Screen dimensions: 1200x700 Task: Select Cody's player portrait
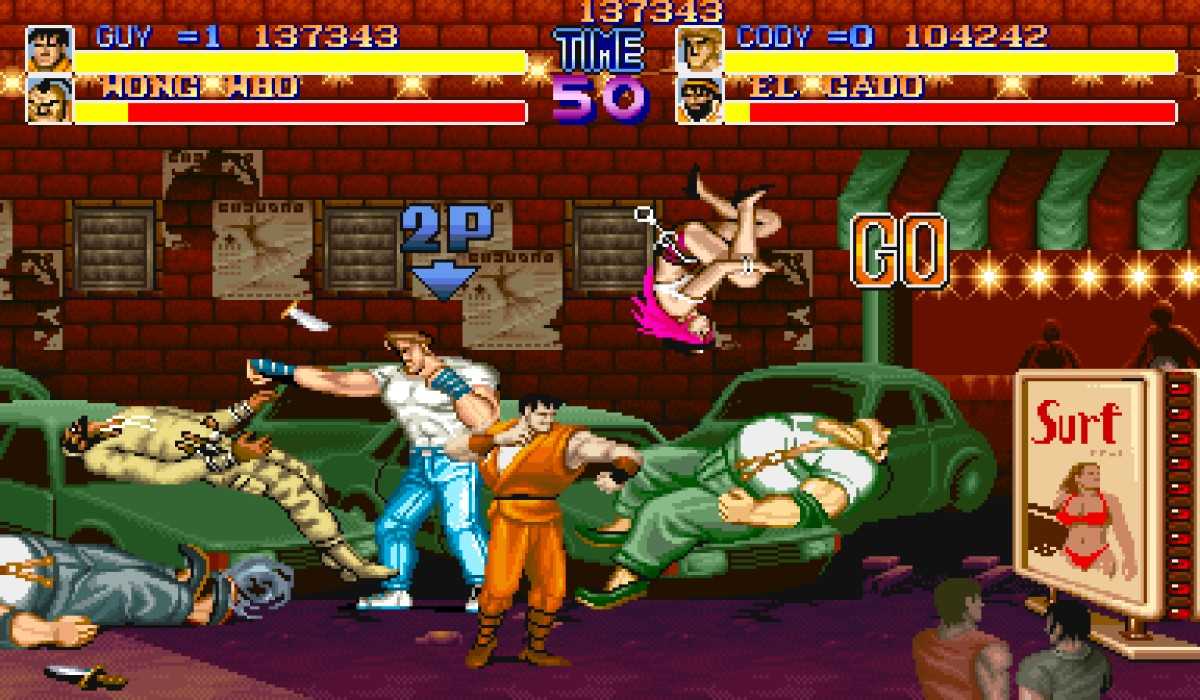coord(699,49)
